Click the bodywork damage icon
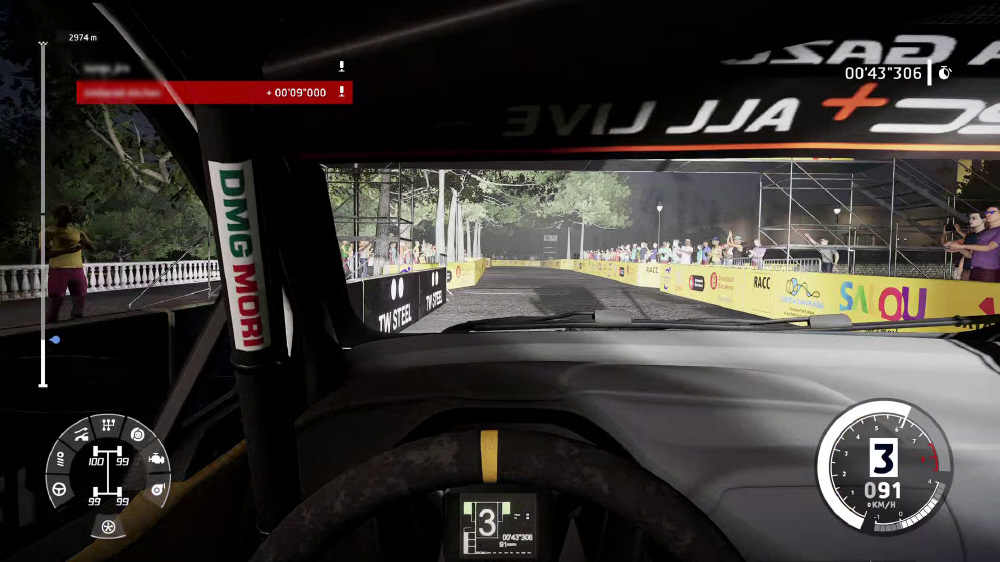 80,435
